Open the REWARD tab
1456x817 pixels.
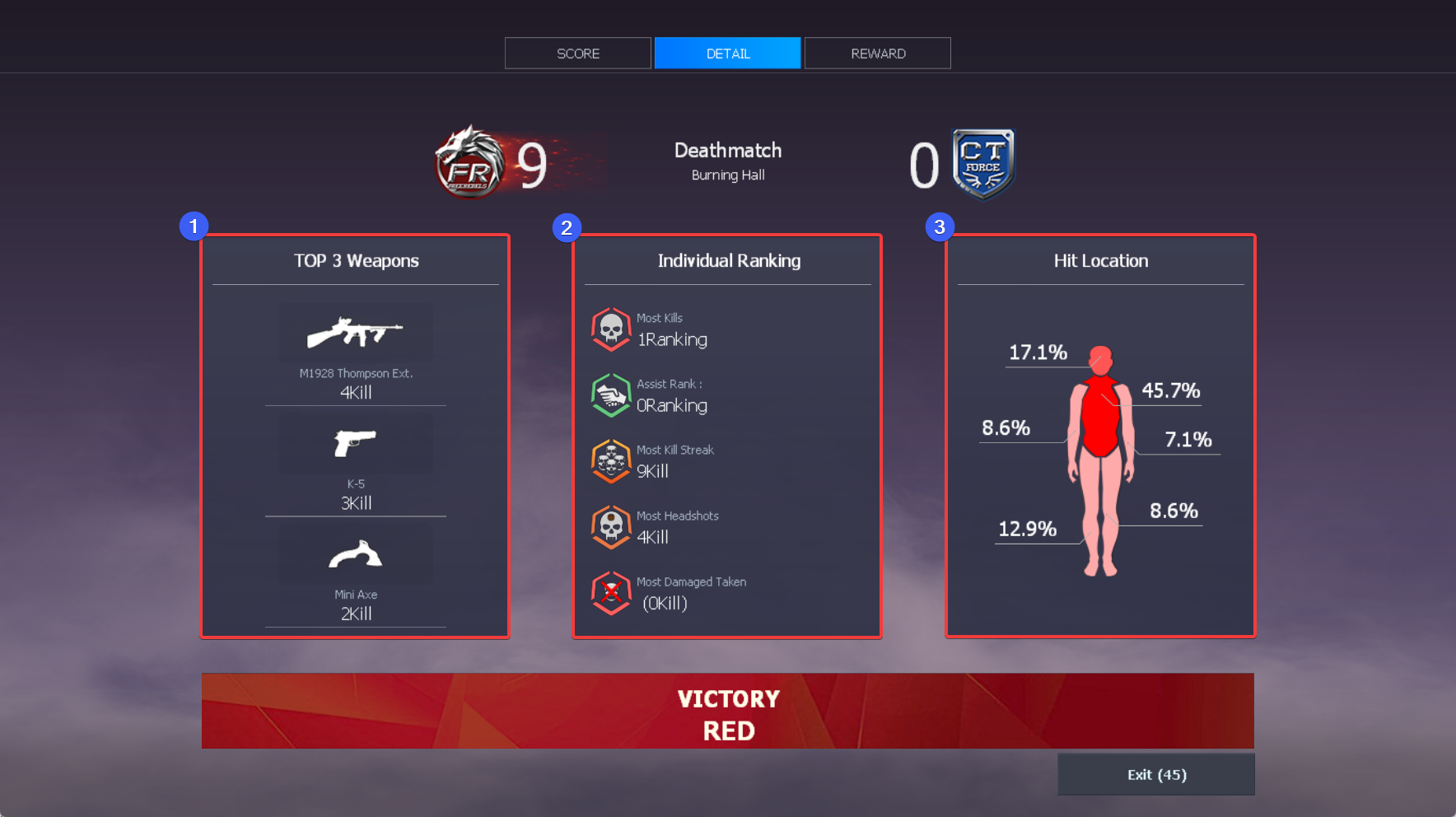tap(877, 54)
